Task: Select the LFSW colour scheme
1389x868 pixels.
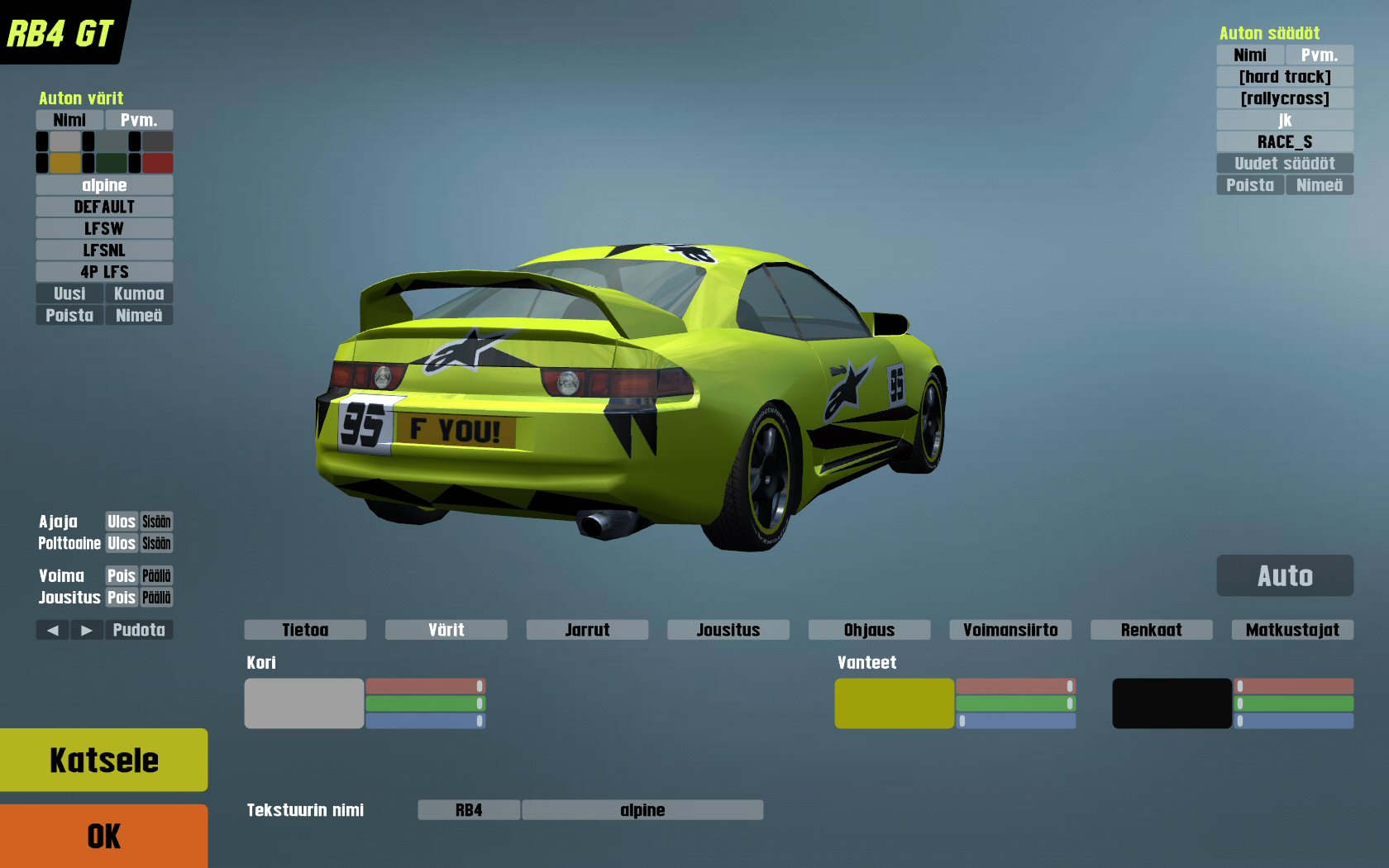Action: 104,228
